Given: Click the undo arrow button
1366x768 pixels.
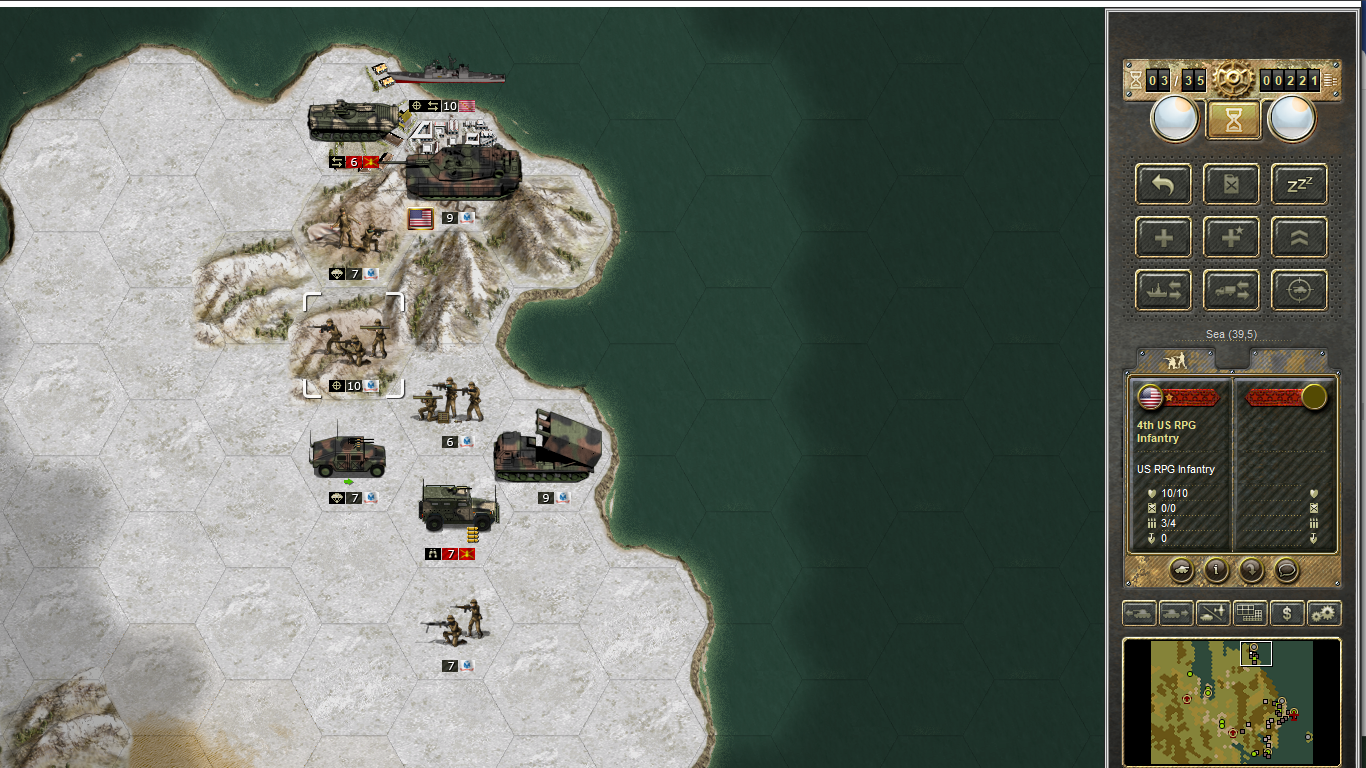Looking at the screenshot, I should (1163, 184).
